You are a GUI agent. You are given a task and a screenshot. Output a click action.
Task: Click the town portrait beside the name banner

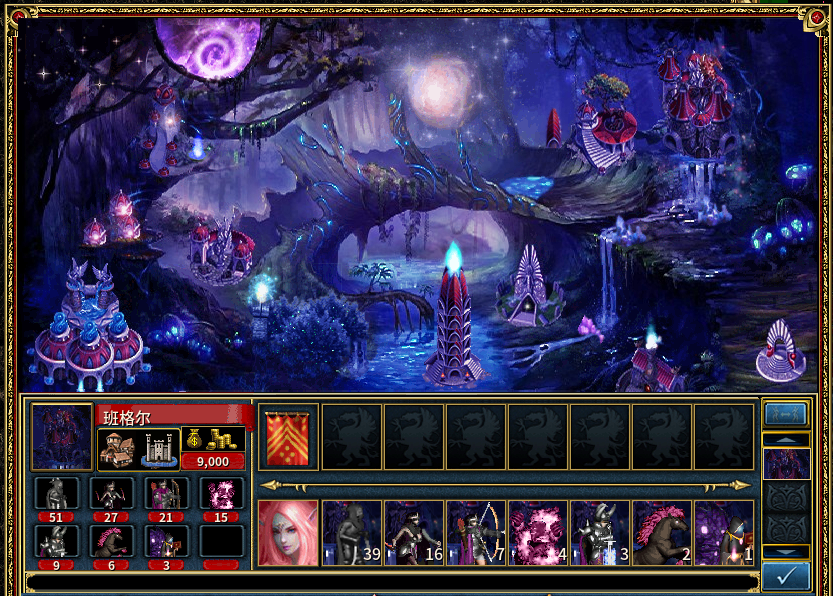(x=62, y=437)
